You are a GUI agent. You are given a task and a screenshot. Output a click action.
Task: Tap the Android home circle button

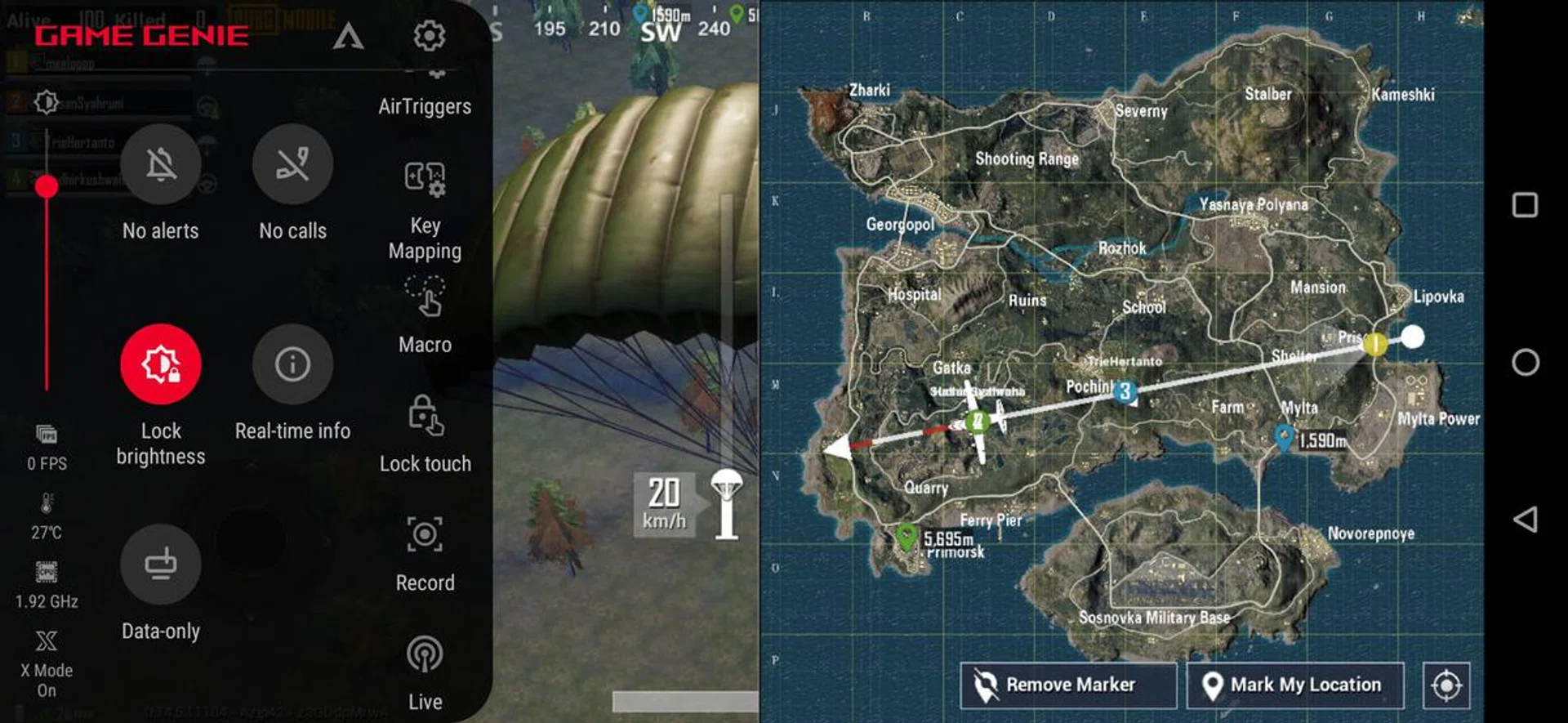(x=1525, y=362)
